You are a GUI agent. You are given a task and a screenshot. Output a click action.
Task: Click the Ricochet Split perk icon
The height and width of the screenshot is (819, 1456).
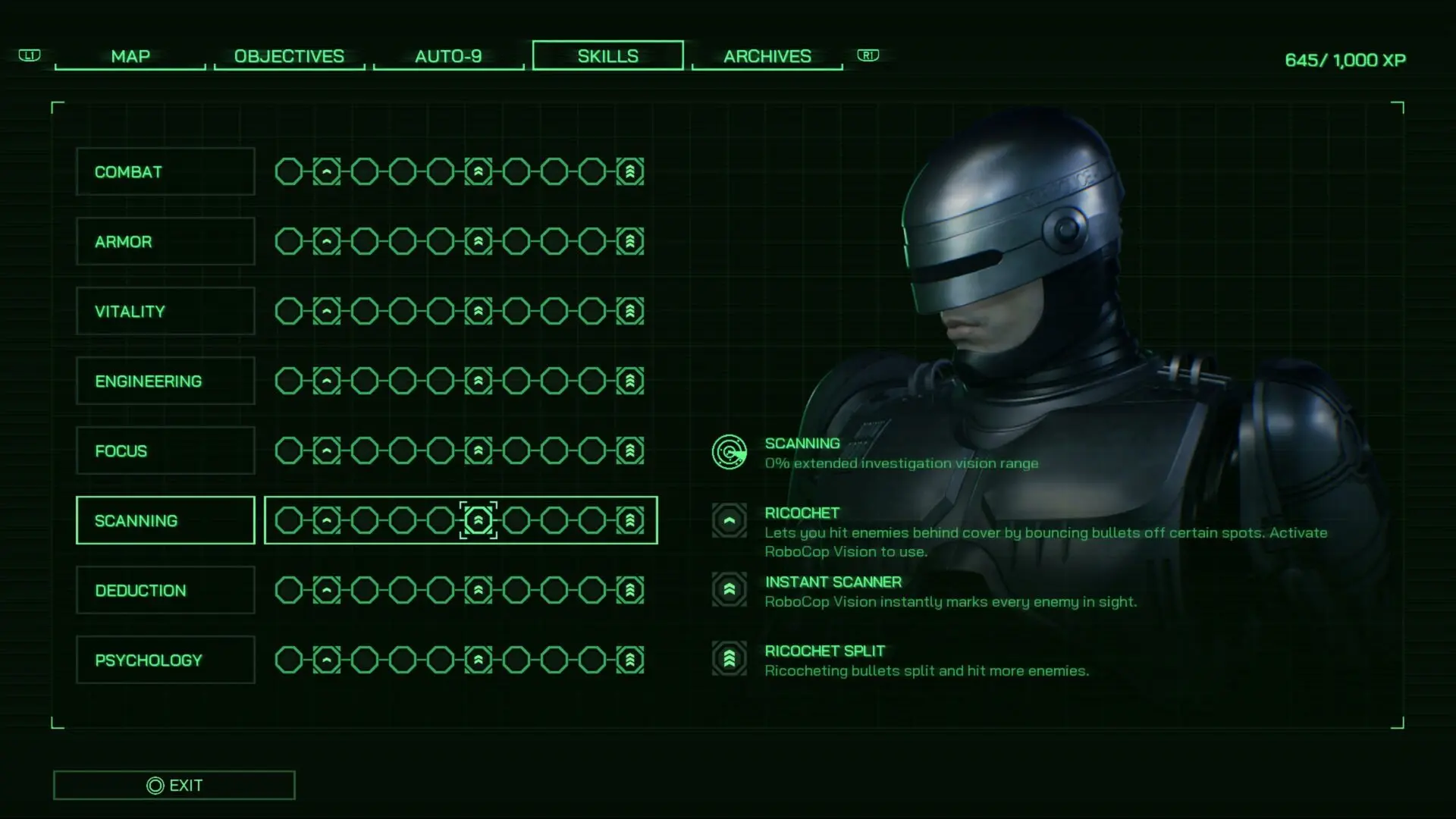730,658
